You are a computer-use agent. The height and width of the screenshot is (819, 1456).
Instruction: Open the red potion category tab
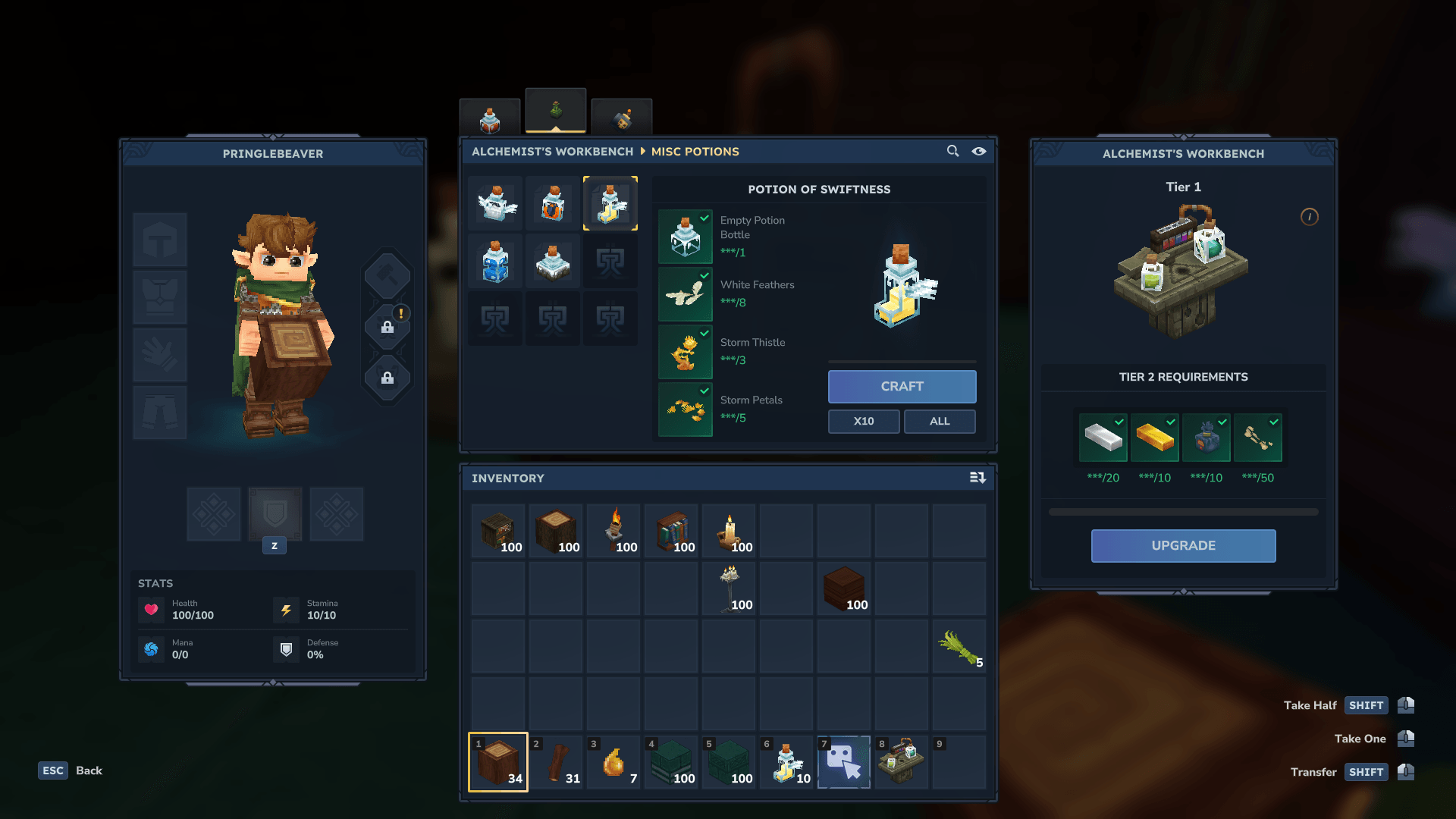click(490, 119)
